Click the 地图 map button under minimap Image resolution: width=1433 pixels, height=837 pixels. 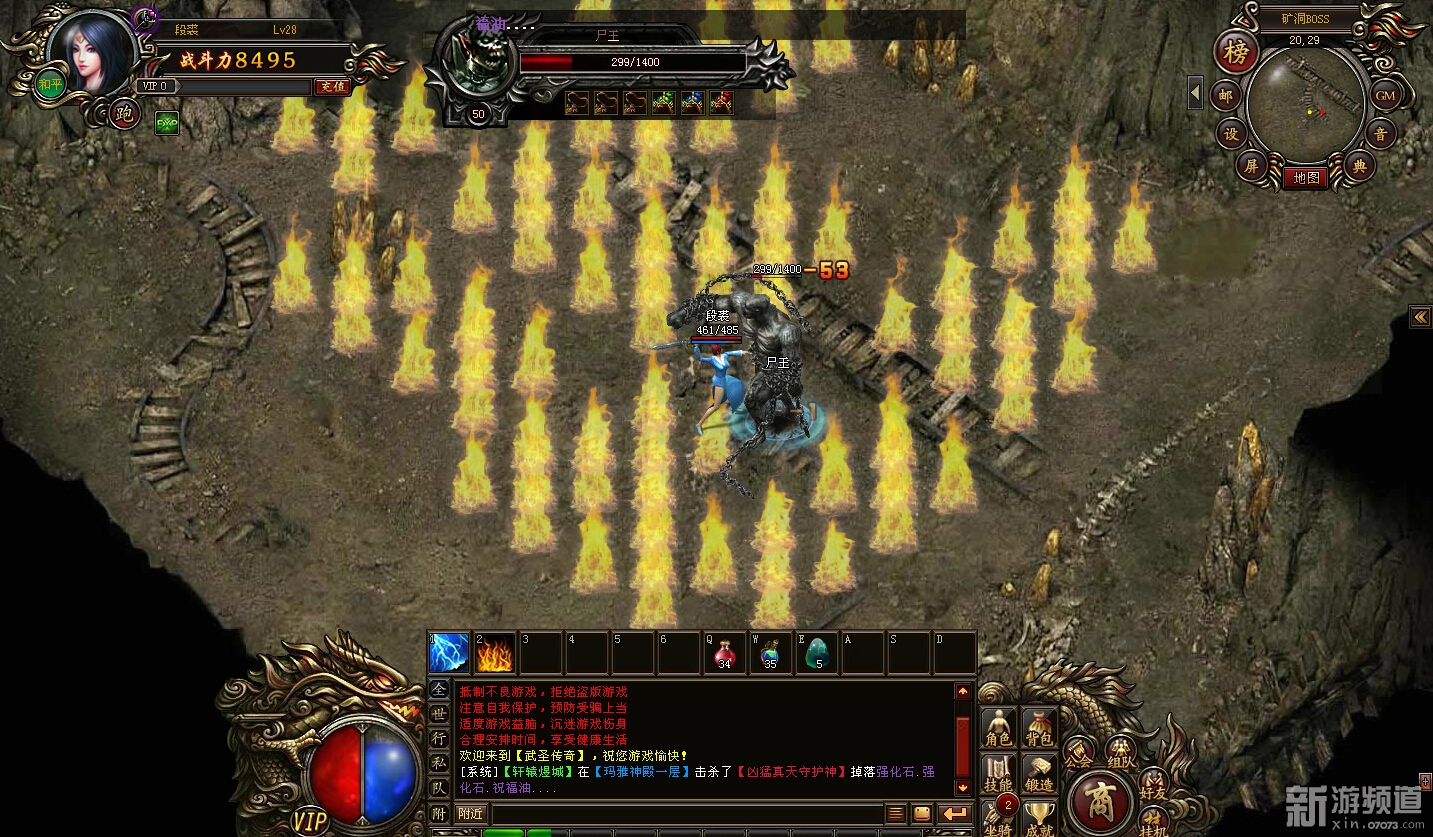tap(1305, 178)
